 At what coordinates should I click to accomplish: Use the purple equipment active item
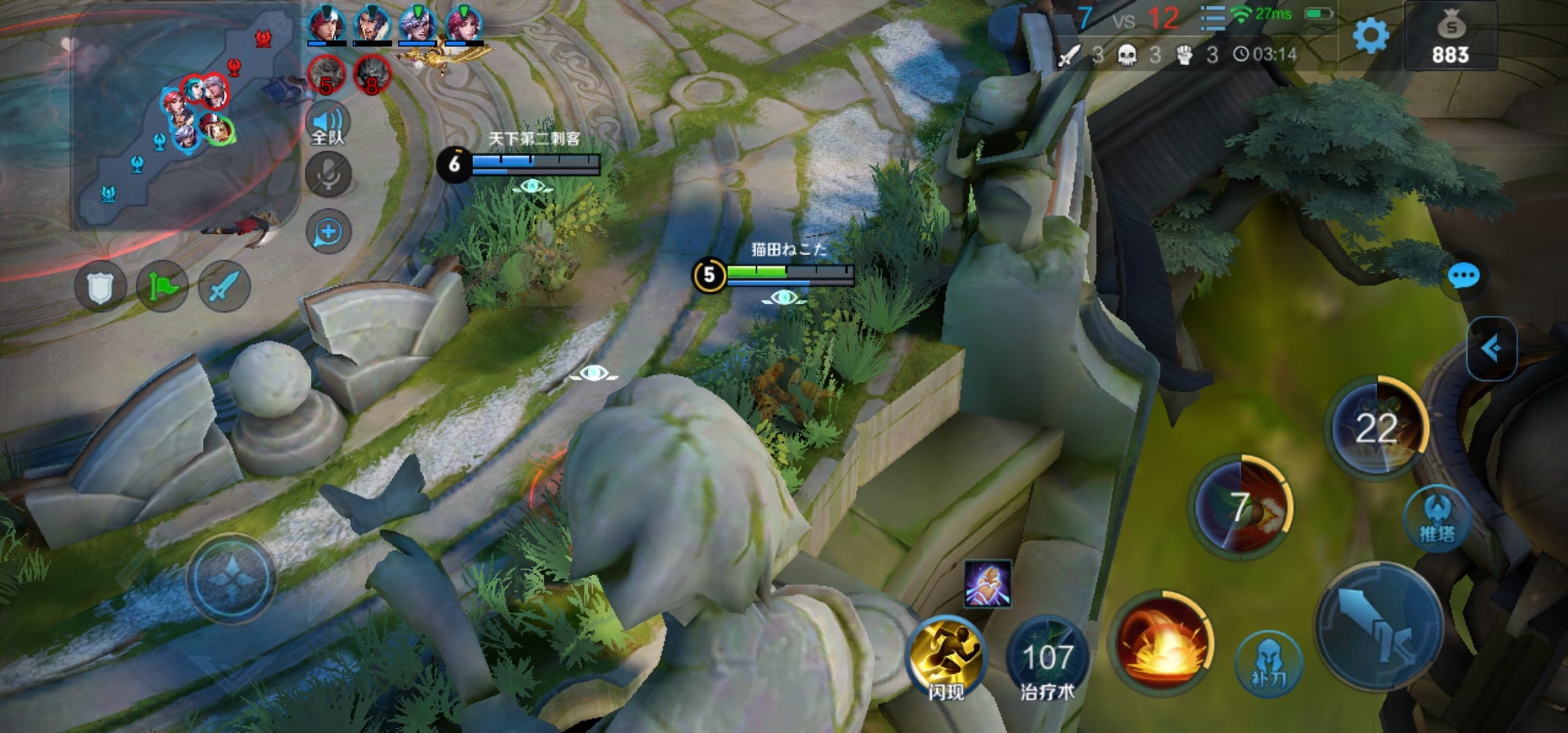pos(987,584)
